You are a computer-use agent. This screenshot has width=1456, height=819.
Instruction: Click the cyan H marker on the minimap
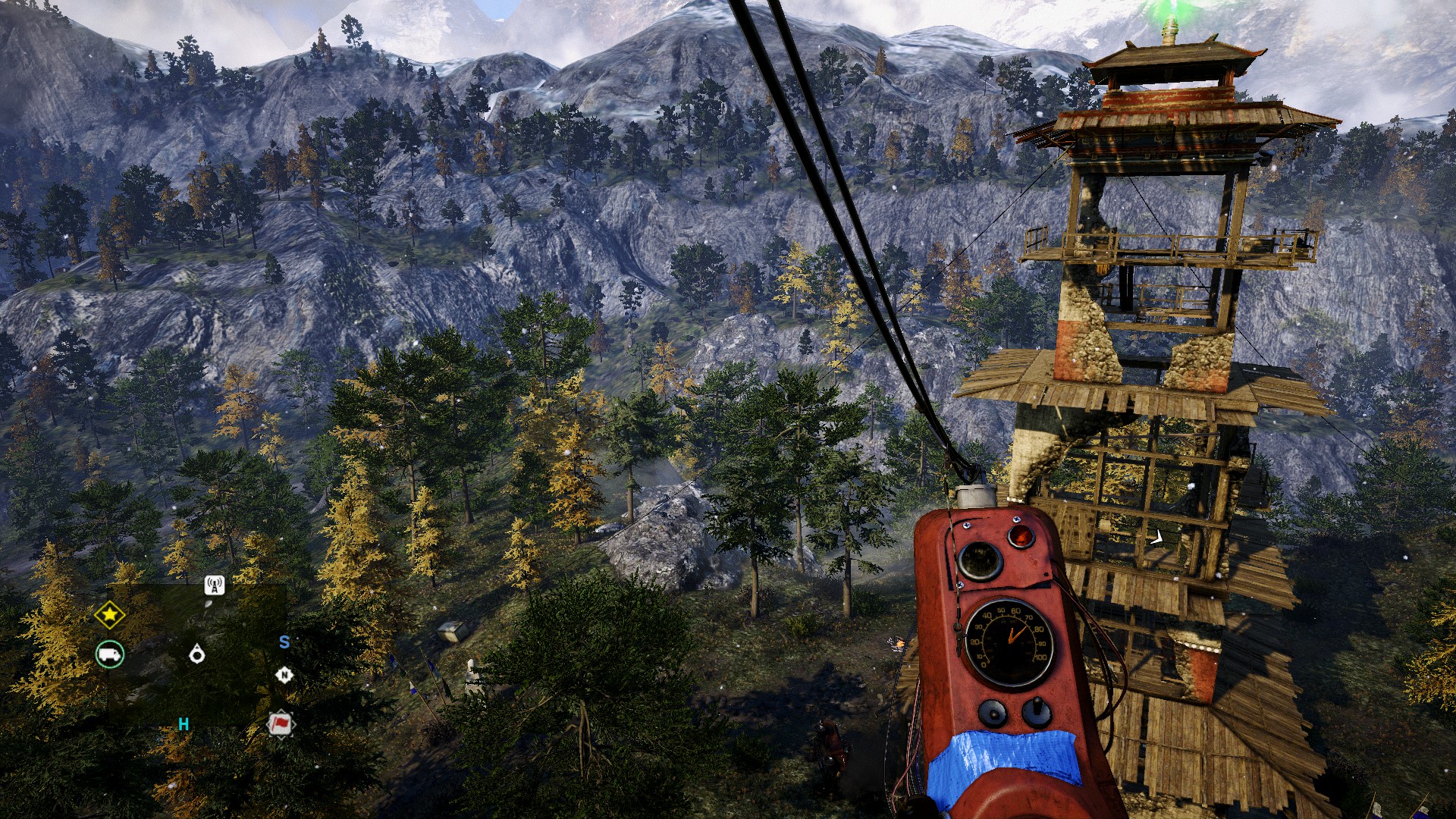[x=184, y=724]
